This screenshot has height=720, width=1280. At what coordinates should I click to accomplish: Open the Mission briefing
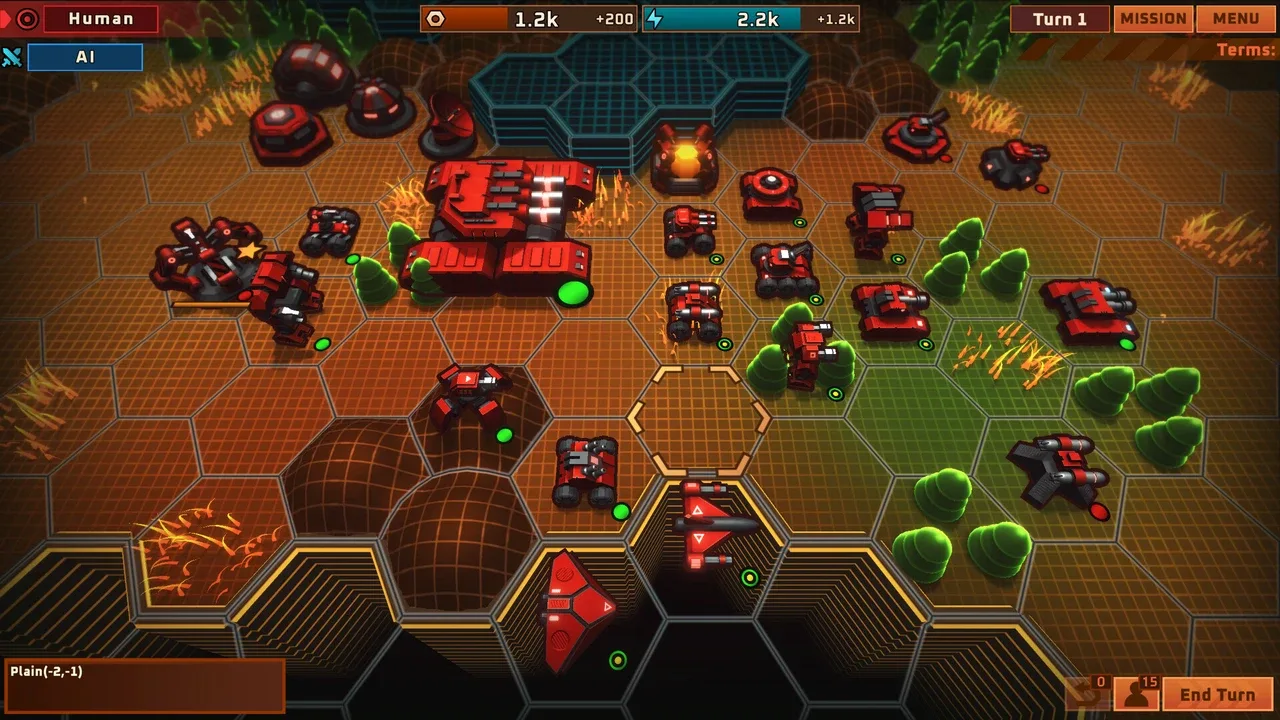pyautogui.click(x=1153, y=19)
